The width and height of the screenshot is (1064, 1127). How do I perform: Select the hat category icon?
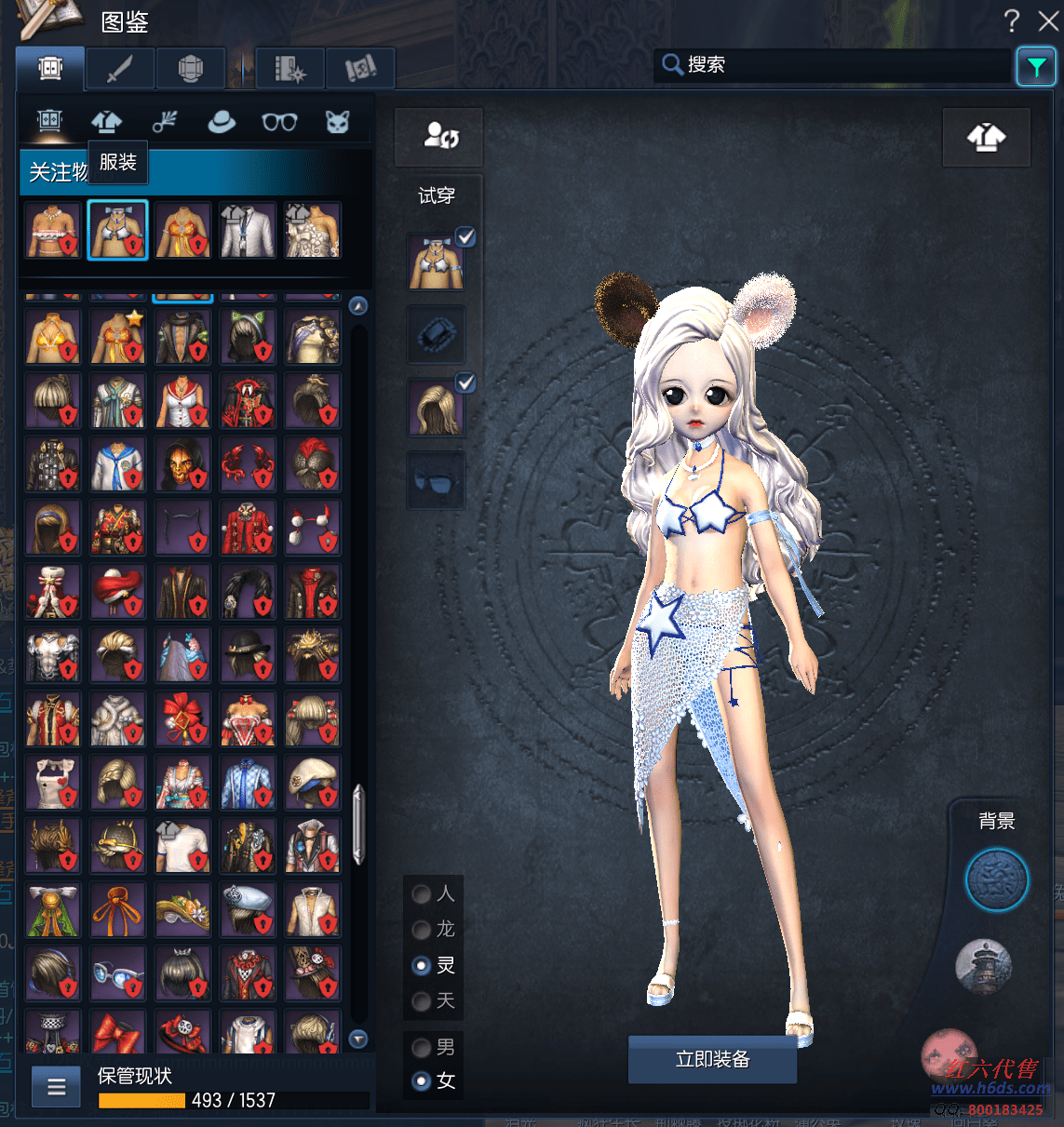click(222, 122)
